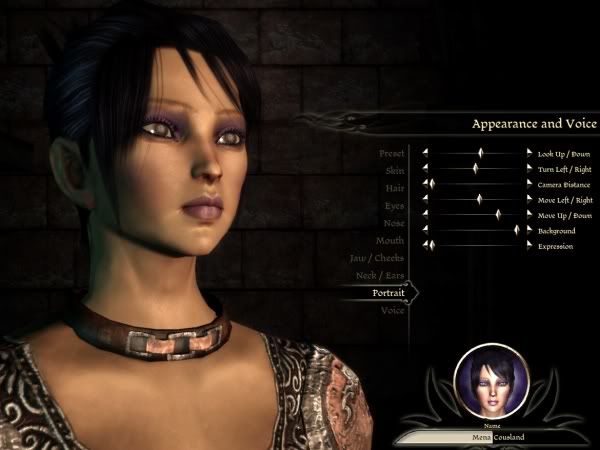Click the character name field
This screenshot has width=600, height=450.
click(x=489, y=437)
